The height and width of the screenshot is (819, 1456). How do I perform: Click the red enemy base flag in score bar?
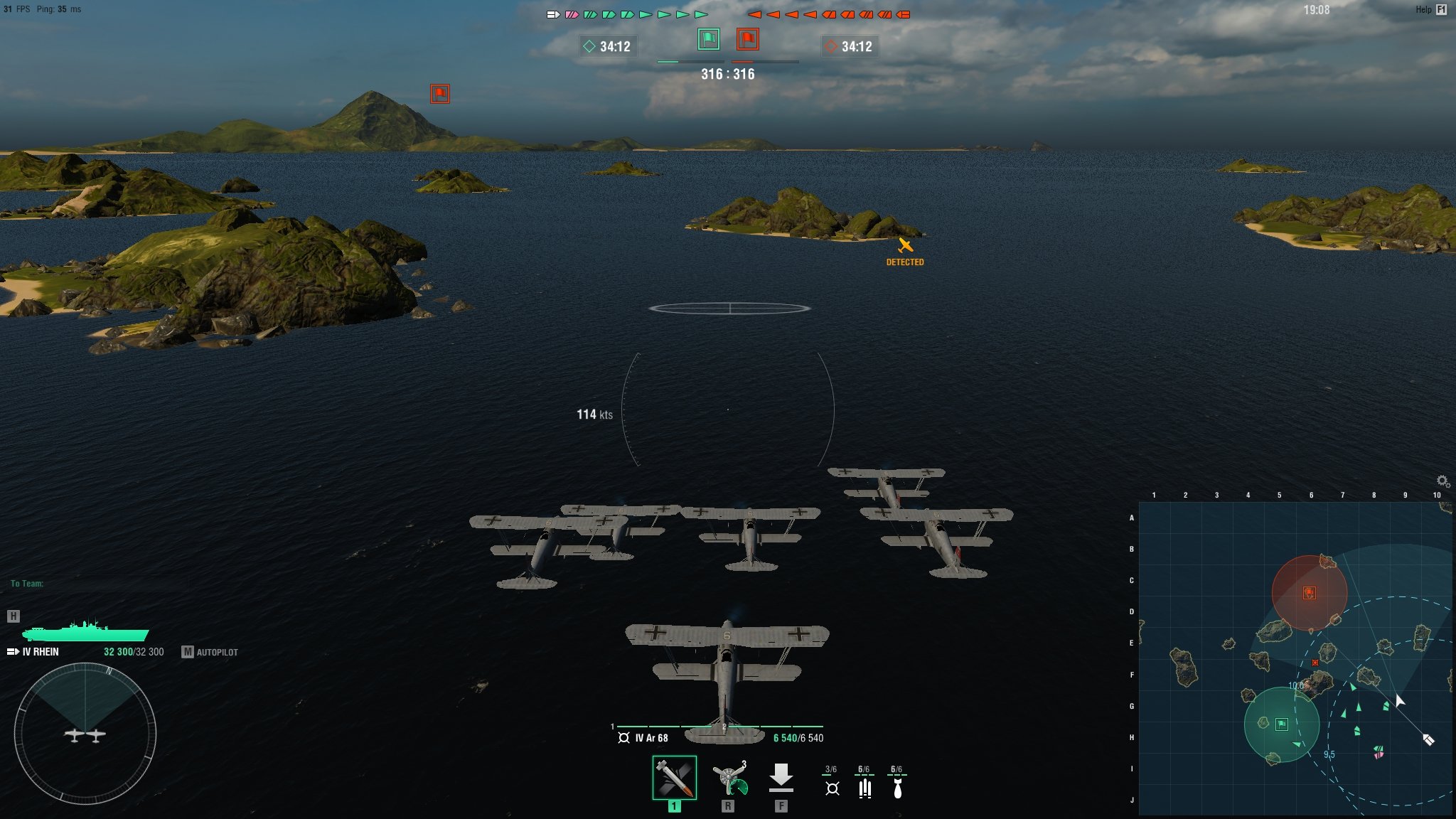tap(747, 39)
